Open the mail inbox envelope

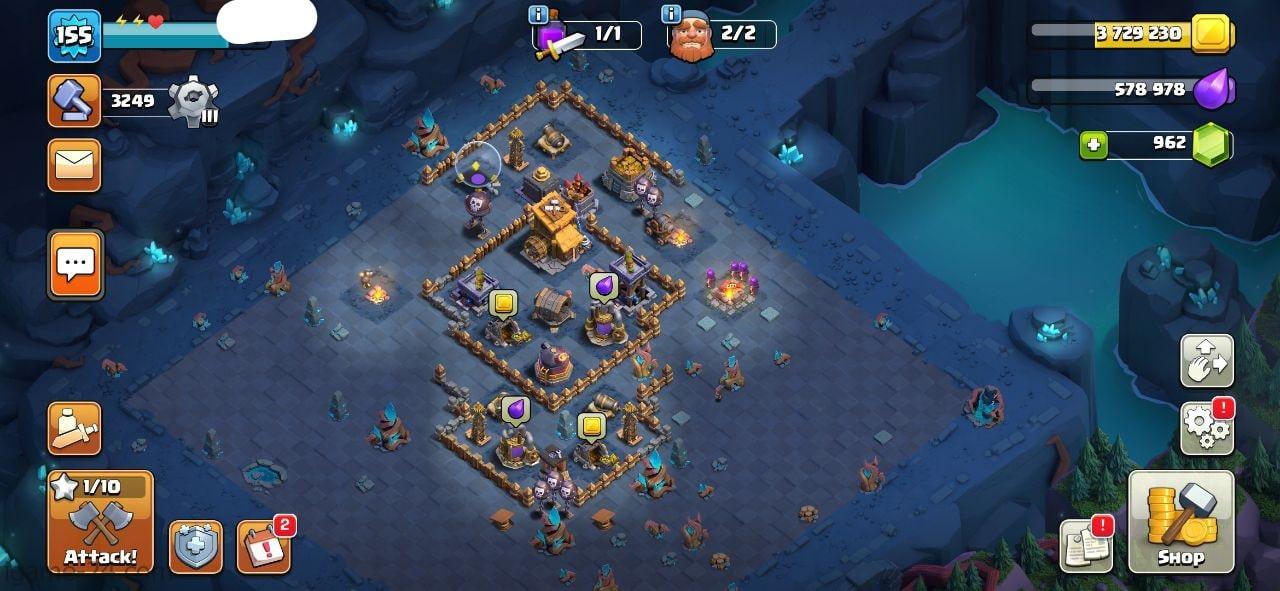pyautogui.click(x=75, y=165)
